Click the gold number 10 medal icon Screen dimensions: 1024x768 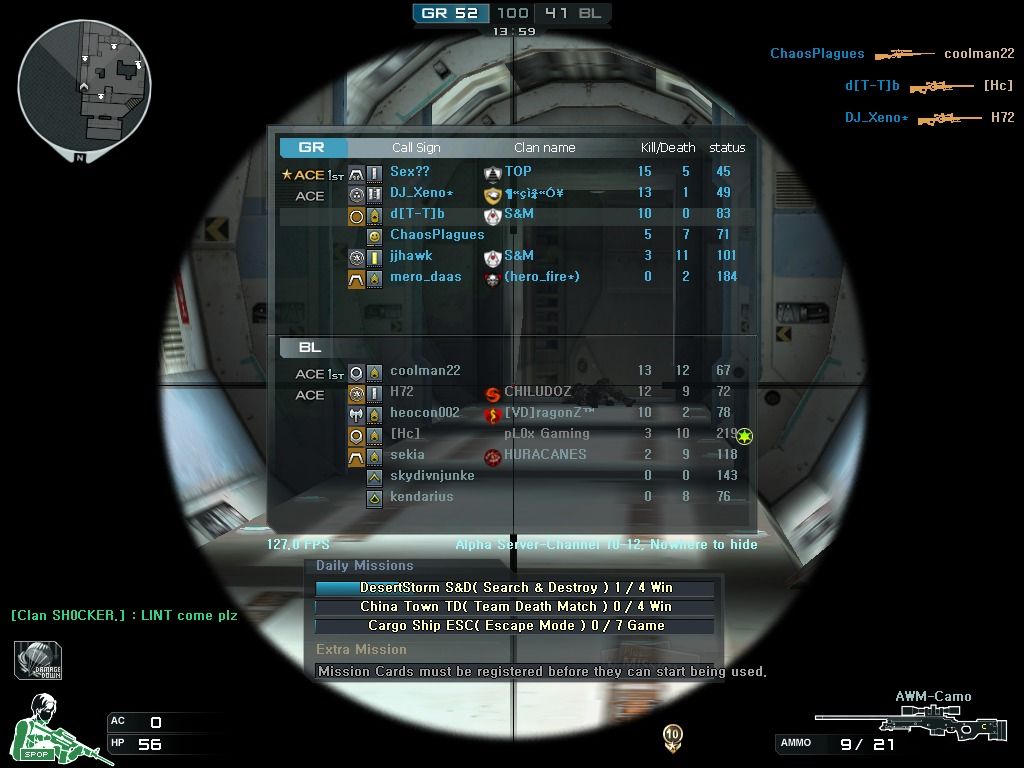pyautogui.click(x=672, y=738)
